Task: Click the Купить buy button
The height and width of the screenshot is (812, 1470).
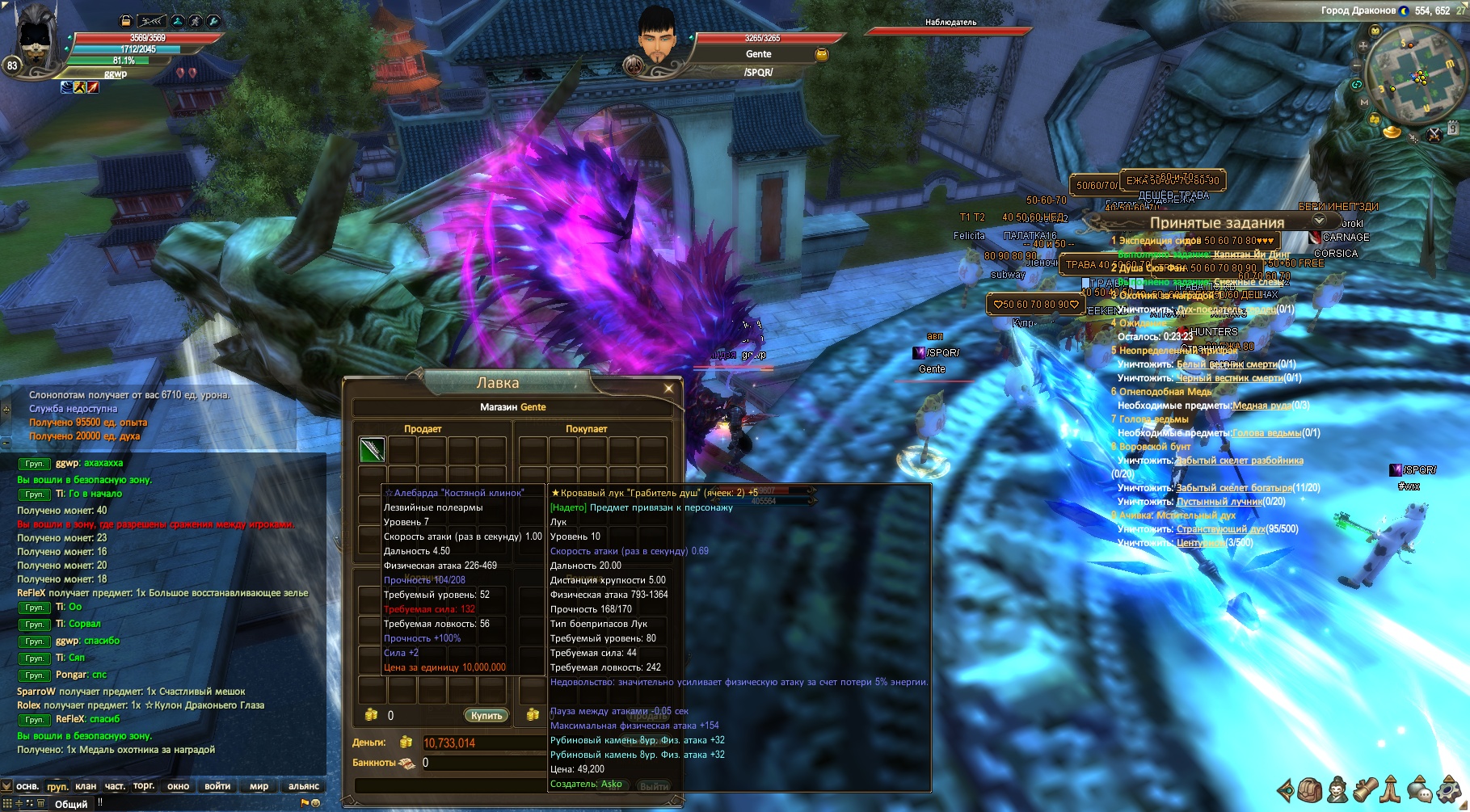Action: click(486, 715)
